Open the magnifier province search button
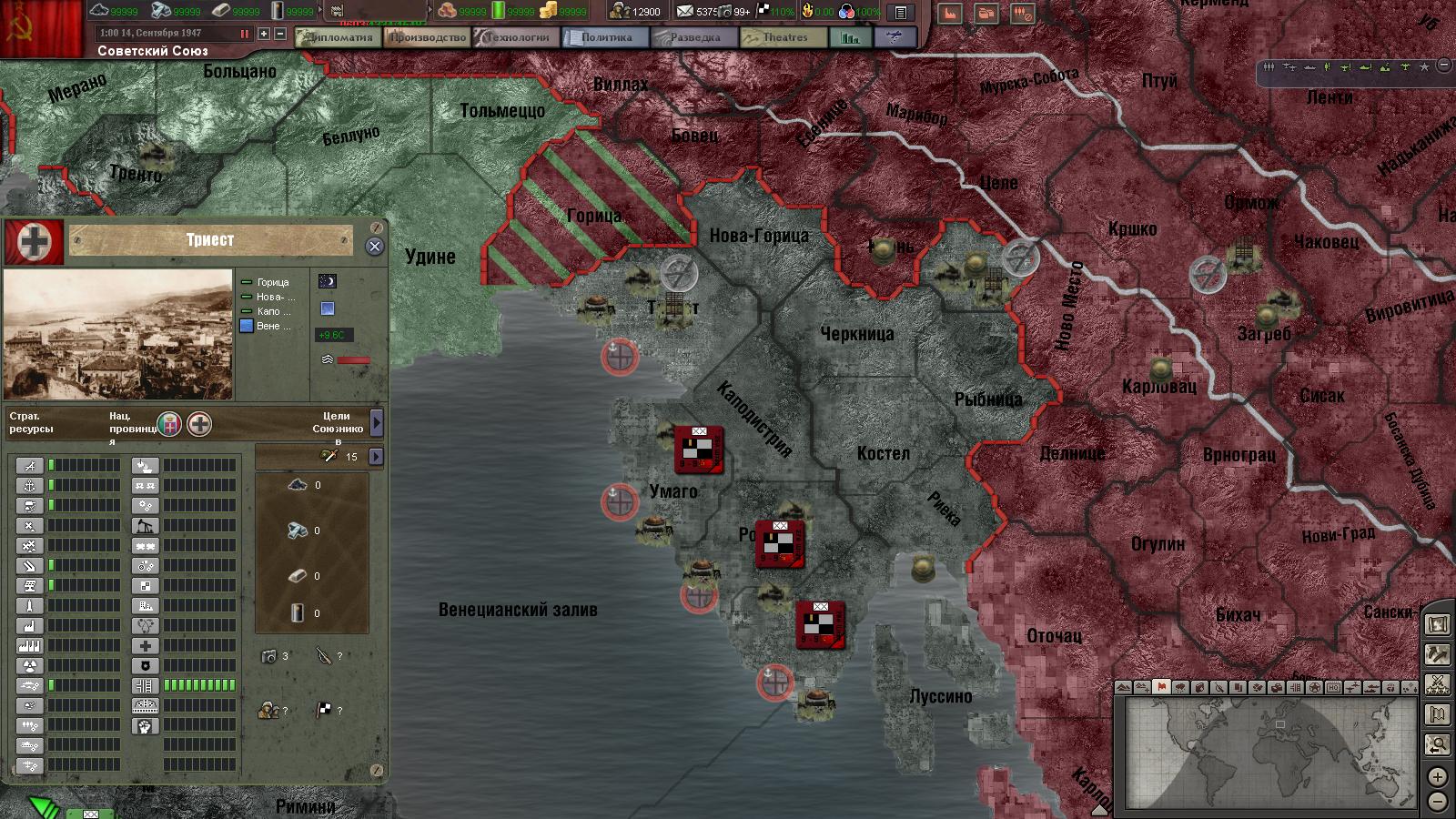The image size is (1456, 819). point(1437,744)
